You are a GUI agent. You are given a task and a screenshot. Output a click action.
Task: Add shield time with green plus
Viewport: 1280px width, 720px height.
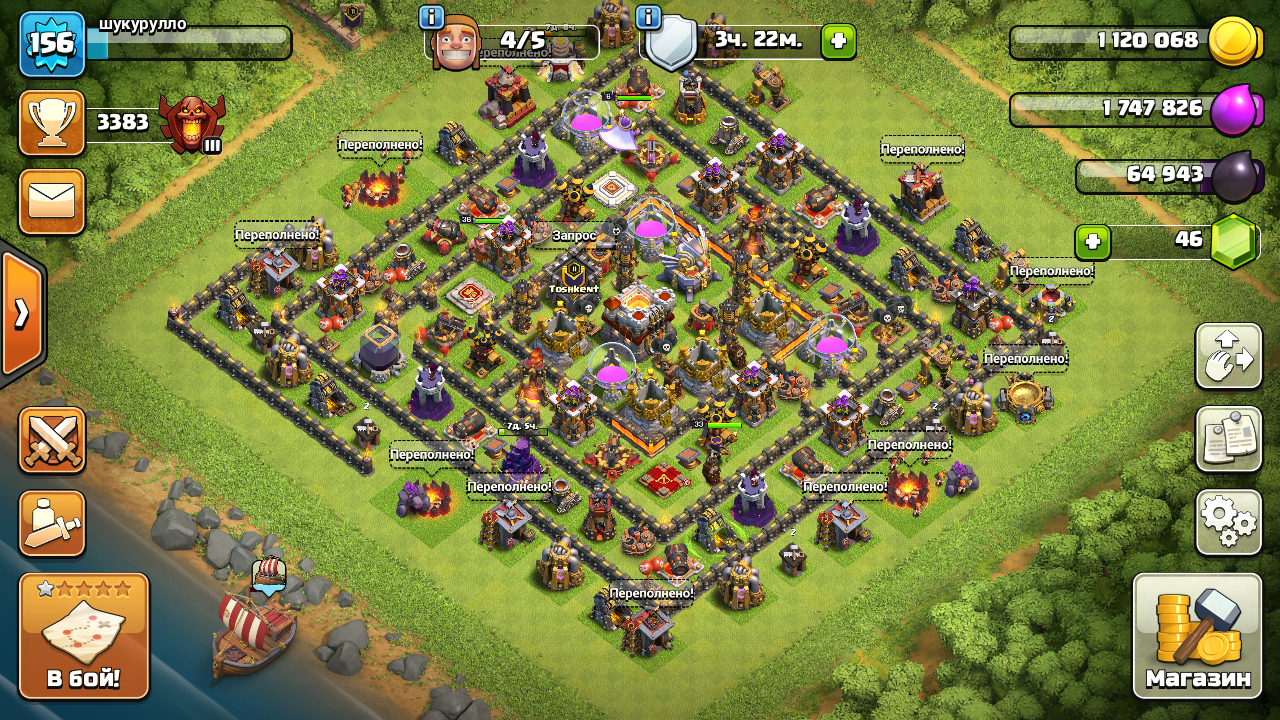[838, 41]
